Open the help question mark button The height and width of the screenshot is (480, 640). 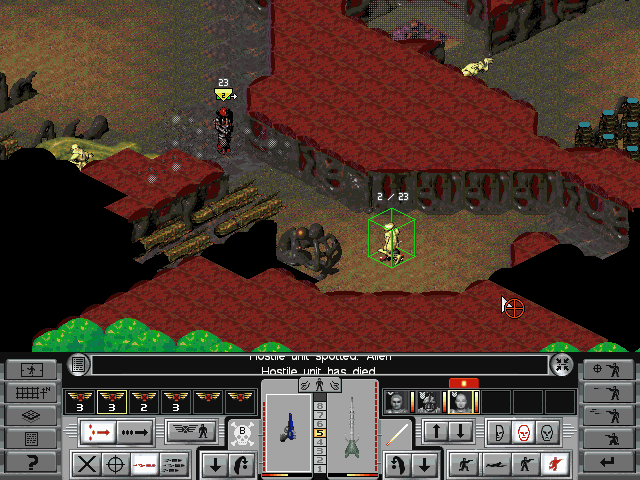[31, 462]
